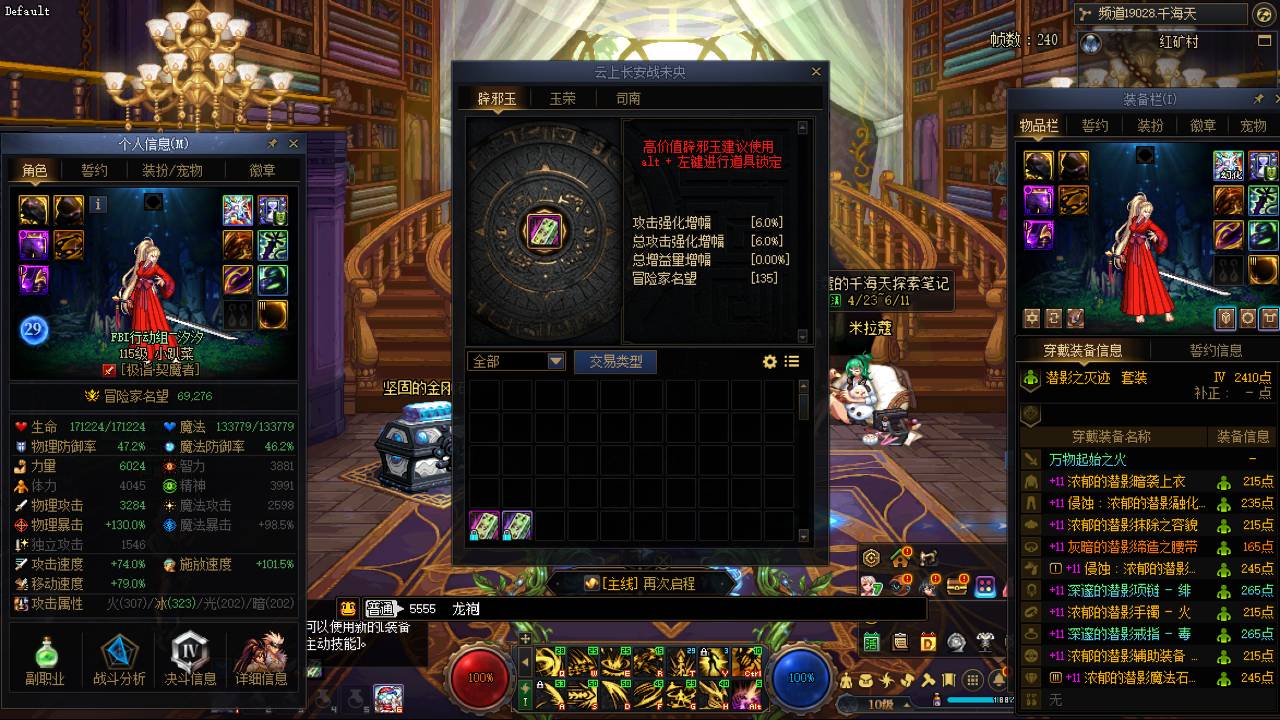The width and height of the screenshot is (1280, 720).
Task: Open 战斗分析 panel
Action: point(119,660)
